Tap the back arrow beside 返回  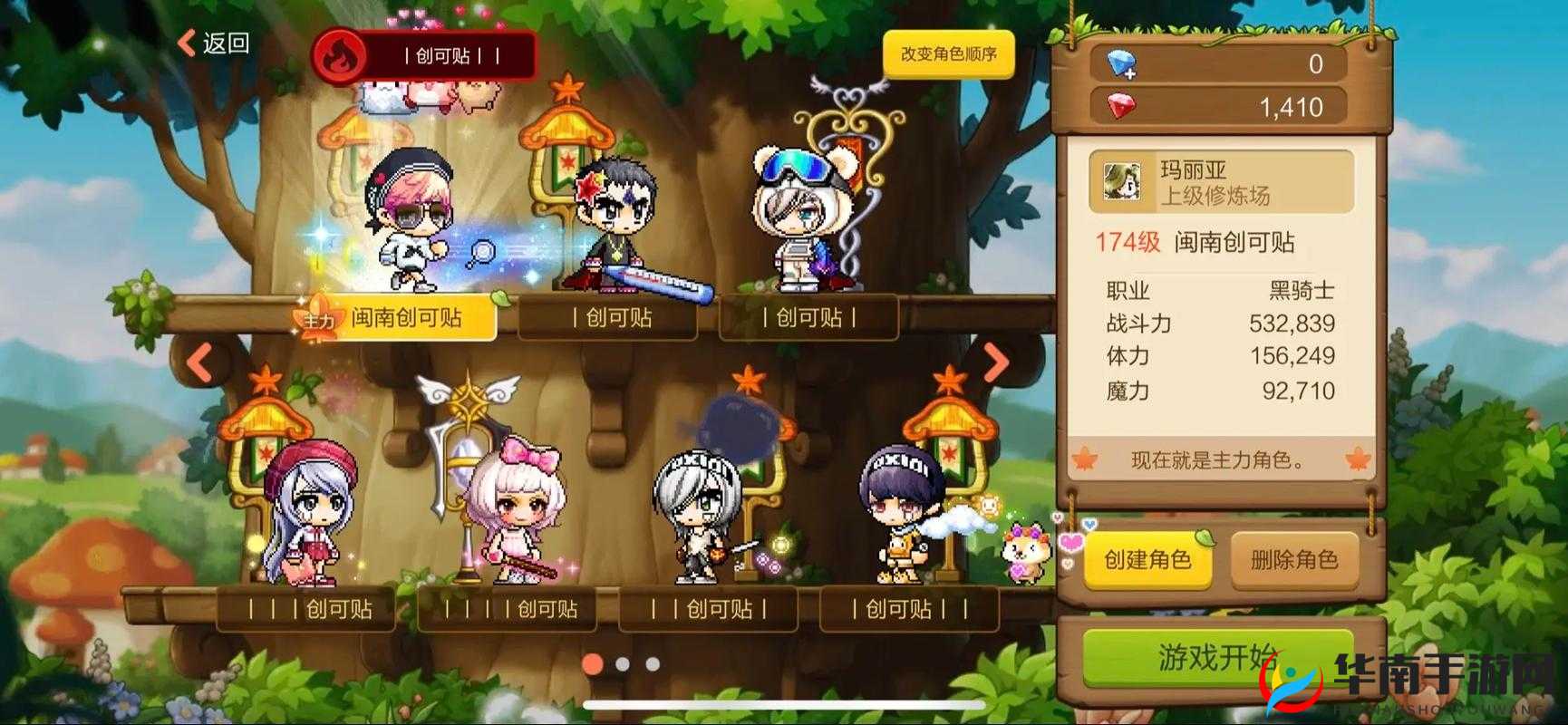coord(186,42)
